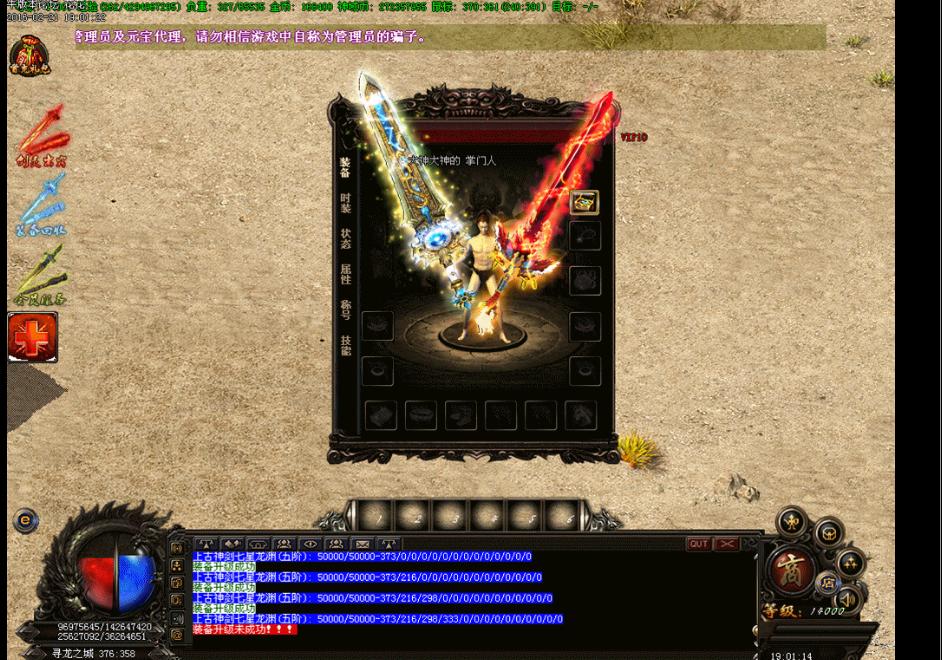Toggle the sound speaker icon

[x=848, y=598]
